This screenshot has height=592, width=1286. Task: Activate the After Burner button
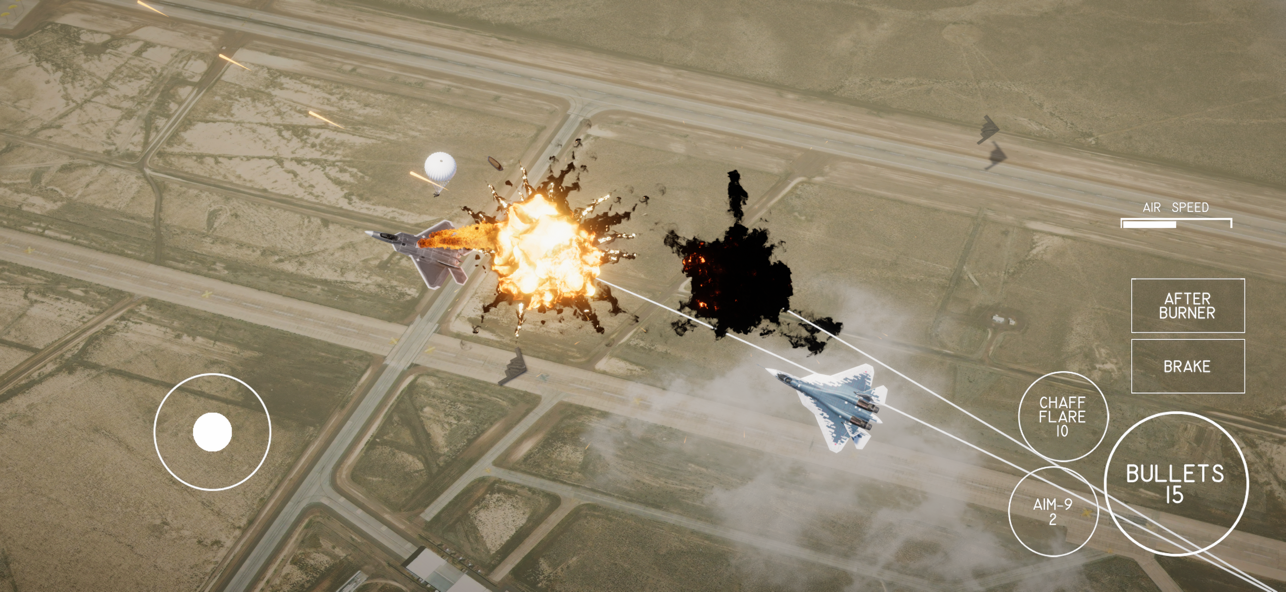(x=1187, y=306)
